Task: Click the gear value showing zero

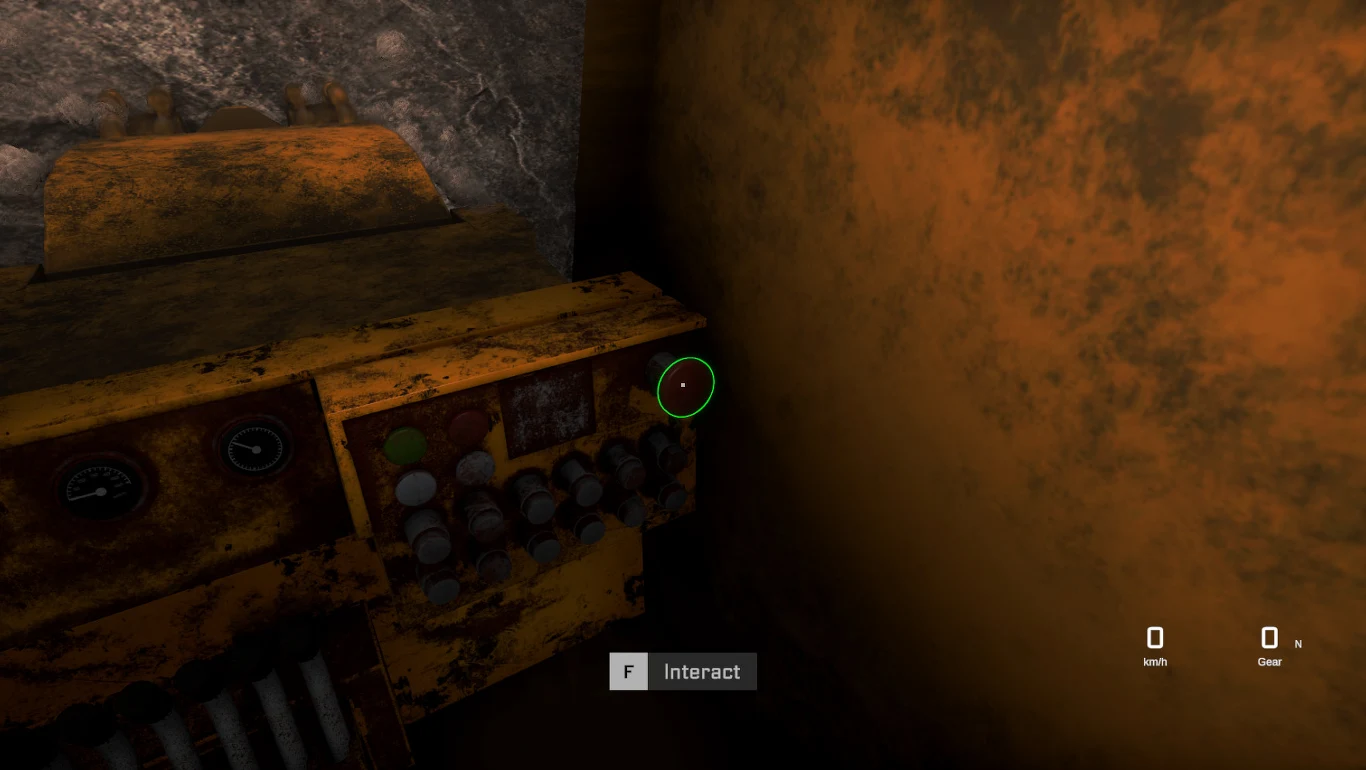Action: point(1269,638)
